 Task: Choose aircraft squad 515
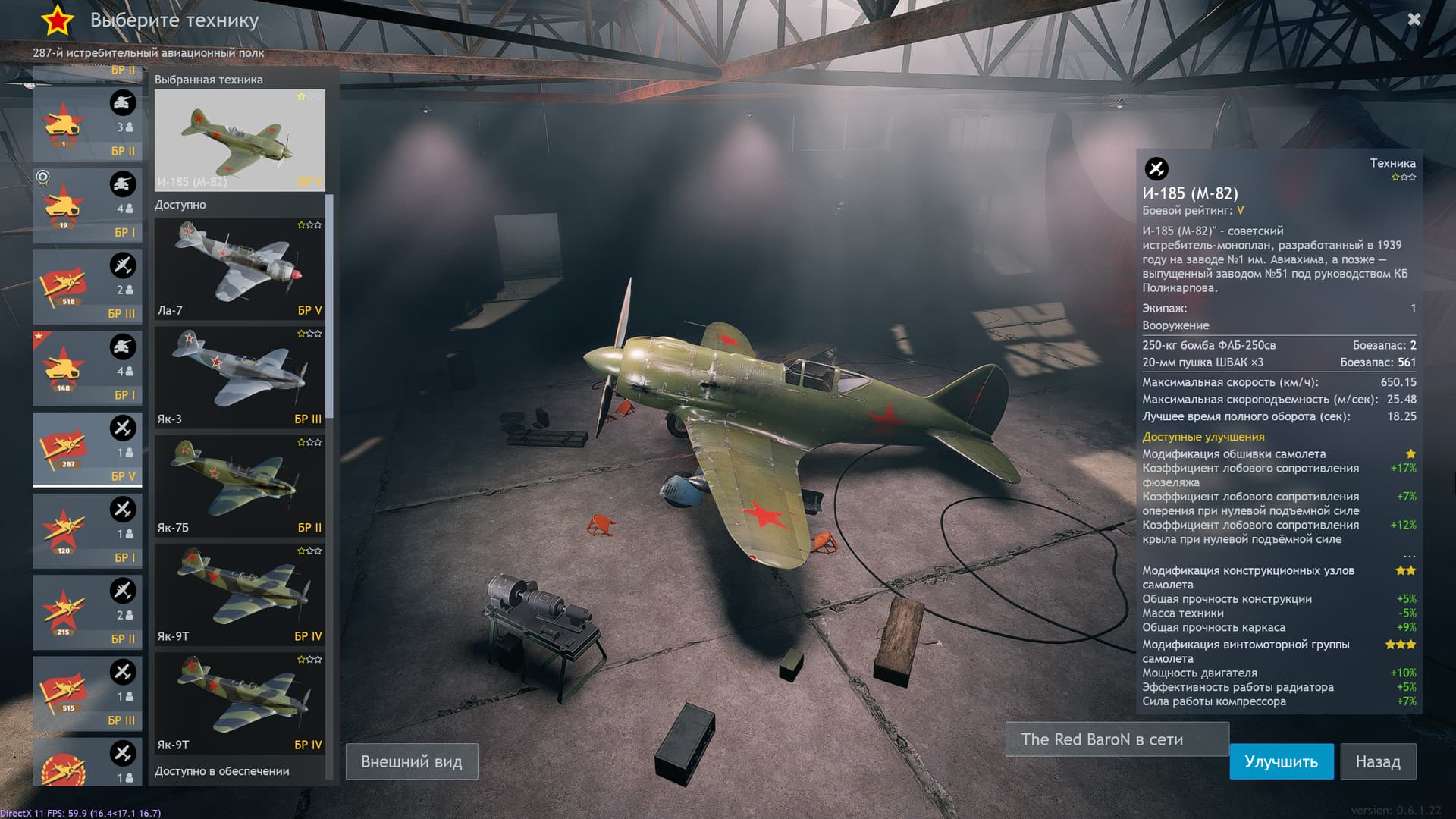coord(87,692)
